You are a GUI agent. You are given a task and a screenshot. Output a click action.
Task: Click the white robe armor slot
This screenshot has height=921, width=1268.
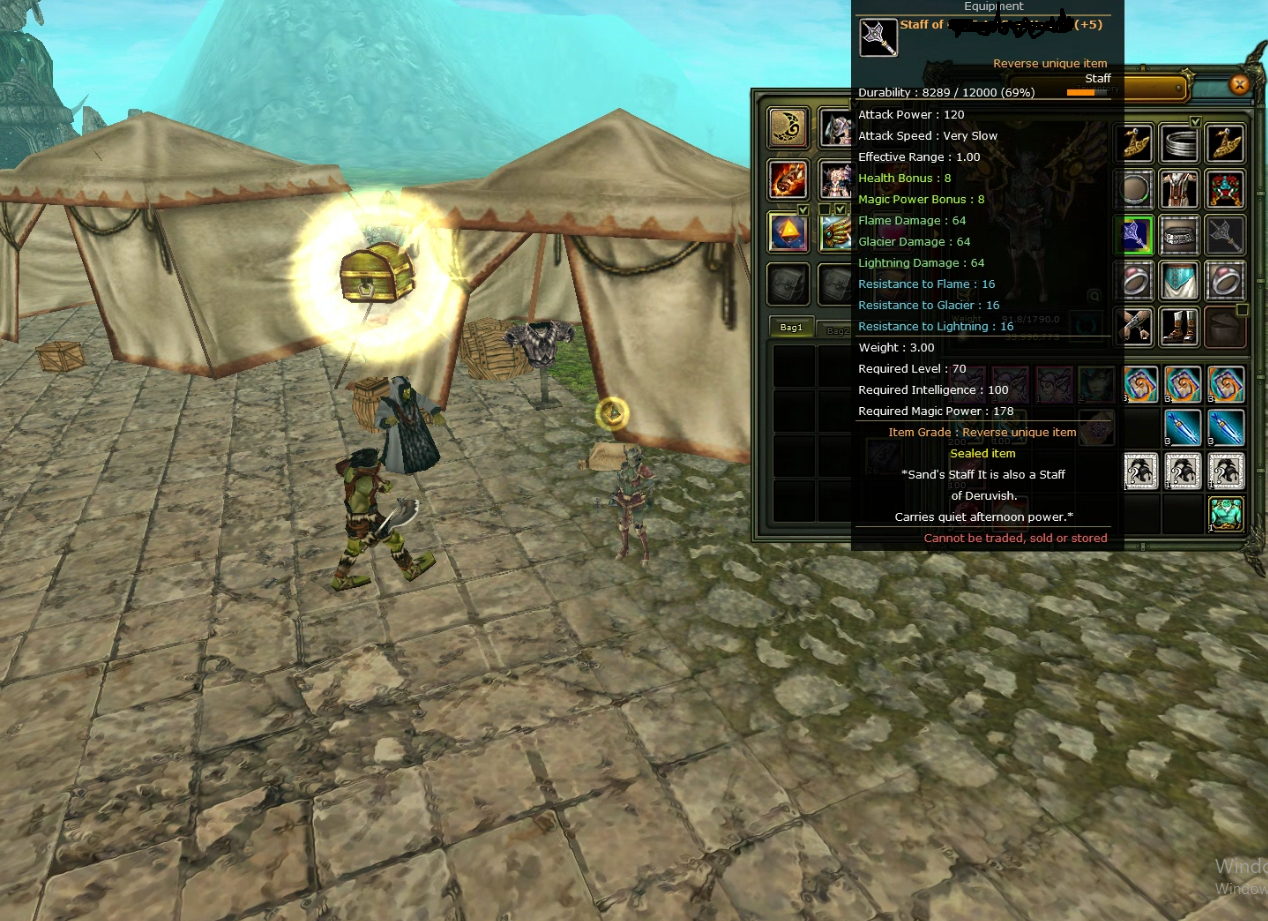coord(1180,189)
